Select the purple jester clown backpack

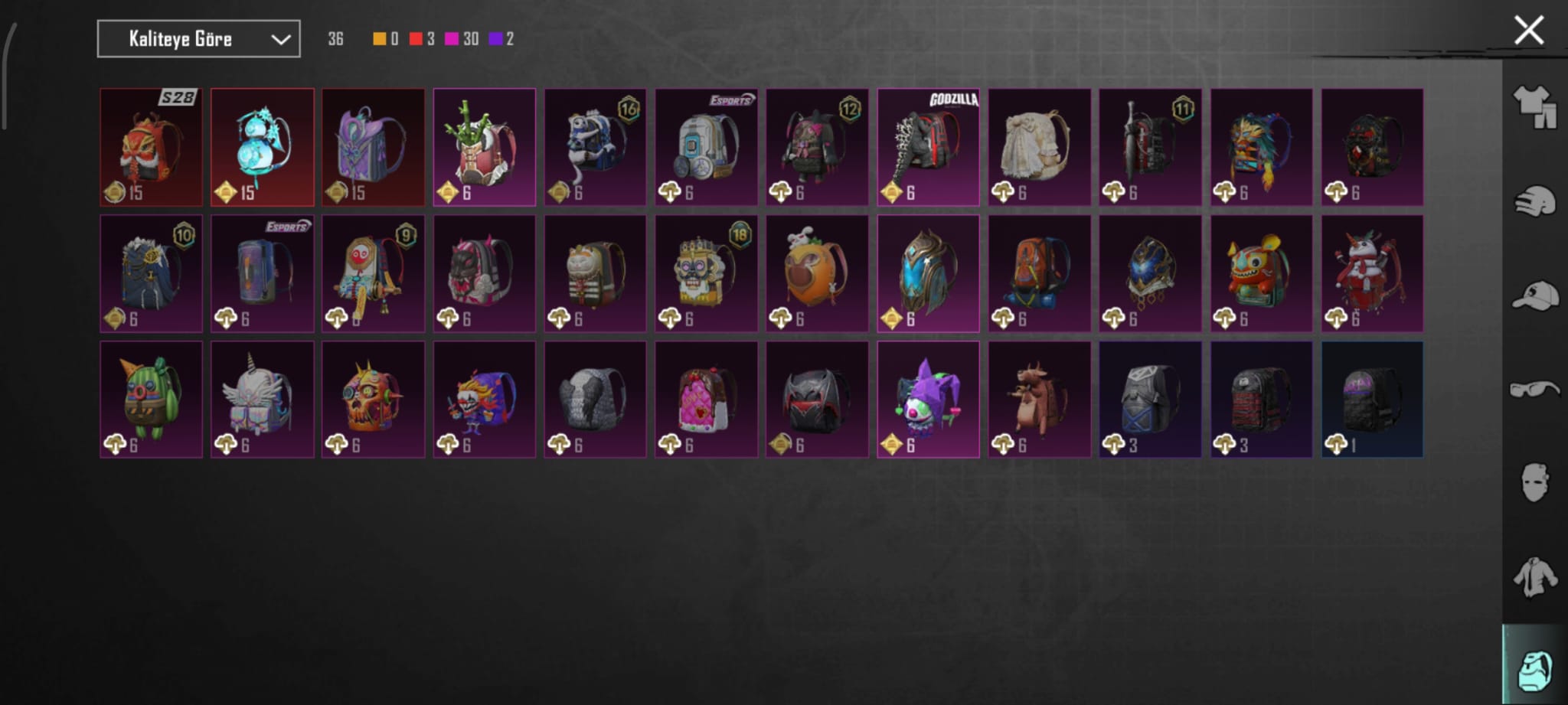coord(928,400)
